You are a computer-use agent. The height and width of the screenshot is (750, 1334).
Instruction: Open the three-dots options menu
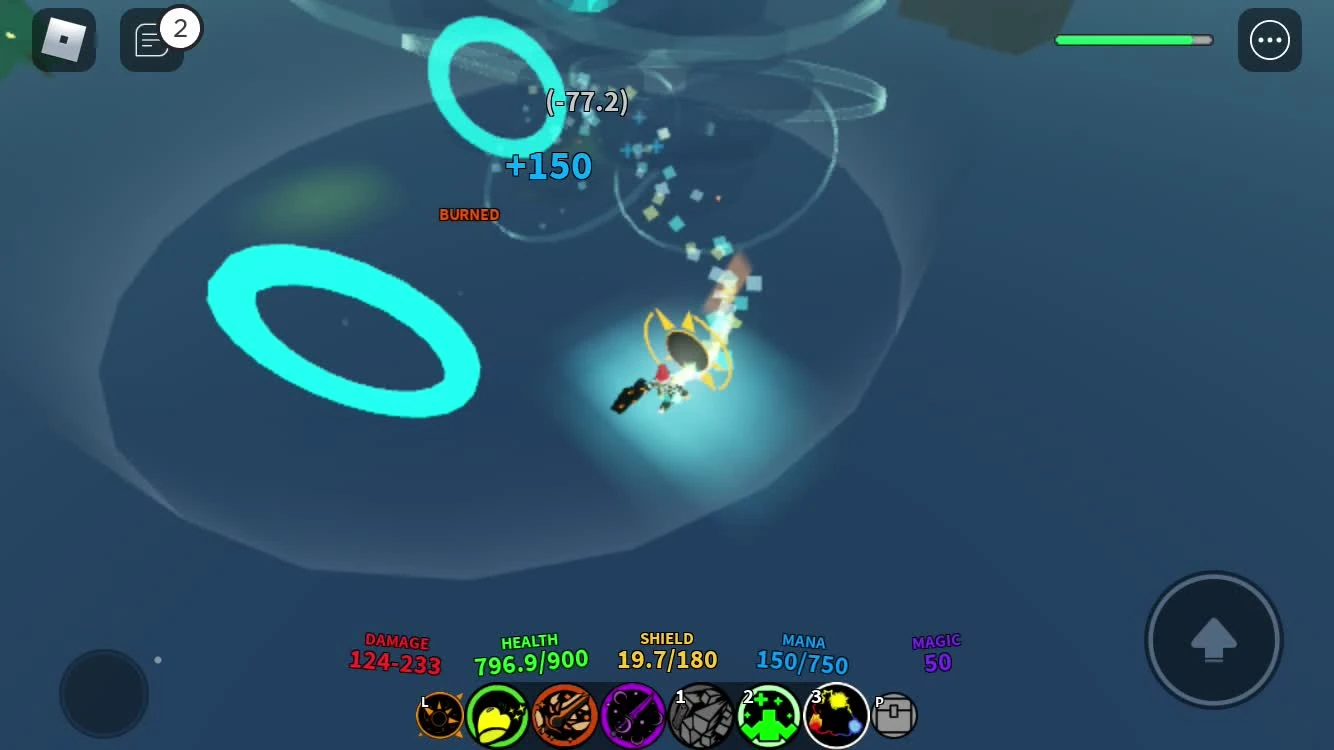[1270, 40]
